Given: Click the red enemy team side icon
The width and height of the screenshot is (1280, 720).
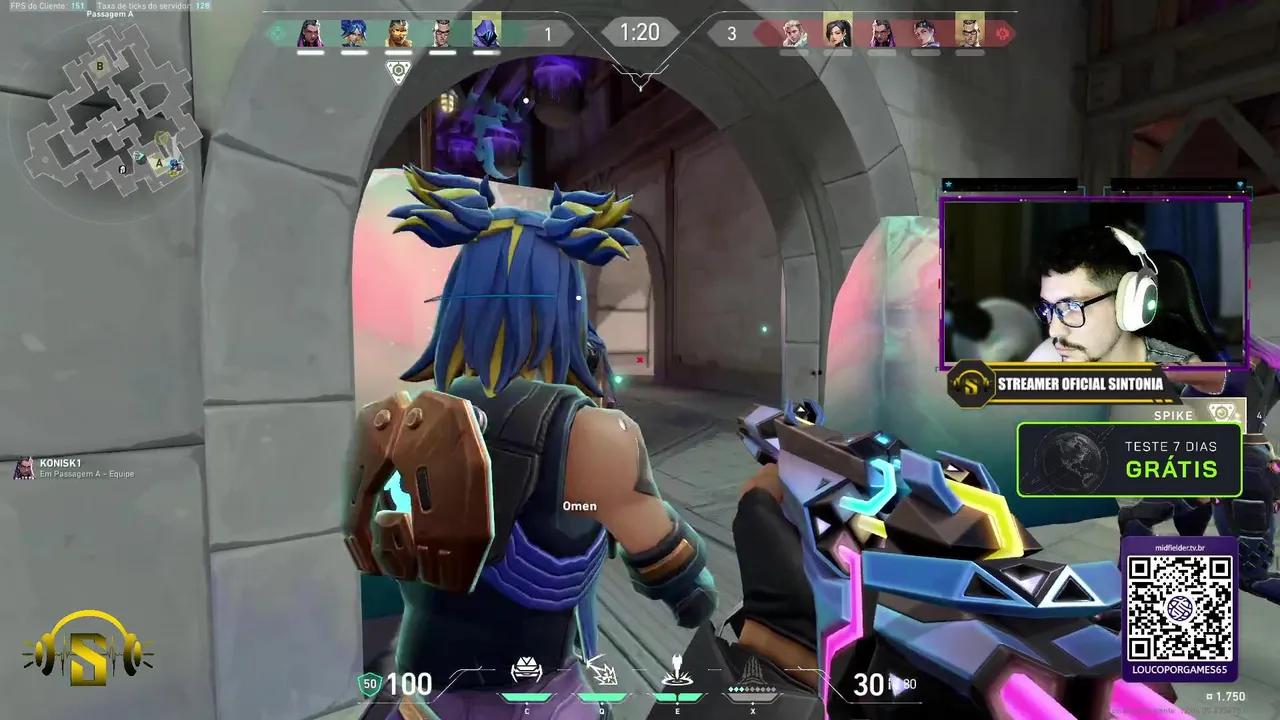Looking at the screenshot, I should pyautogui.click(x=1003, y=31).
